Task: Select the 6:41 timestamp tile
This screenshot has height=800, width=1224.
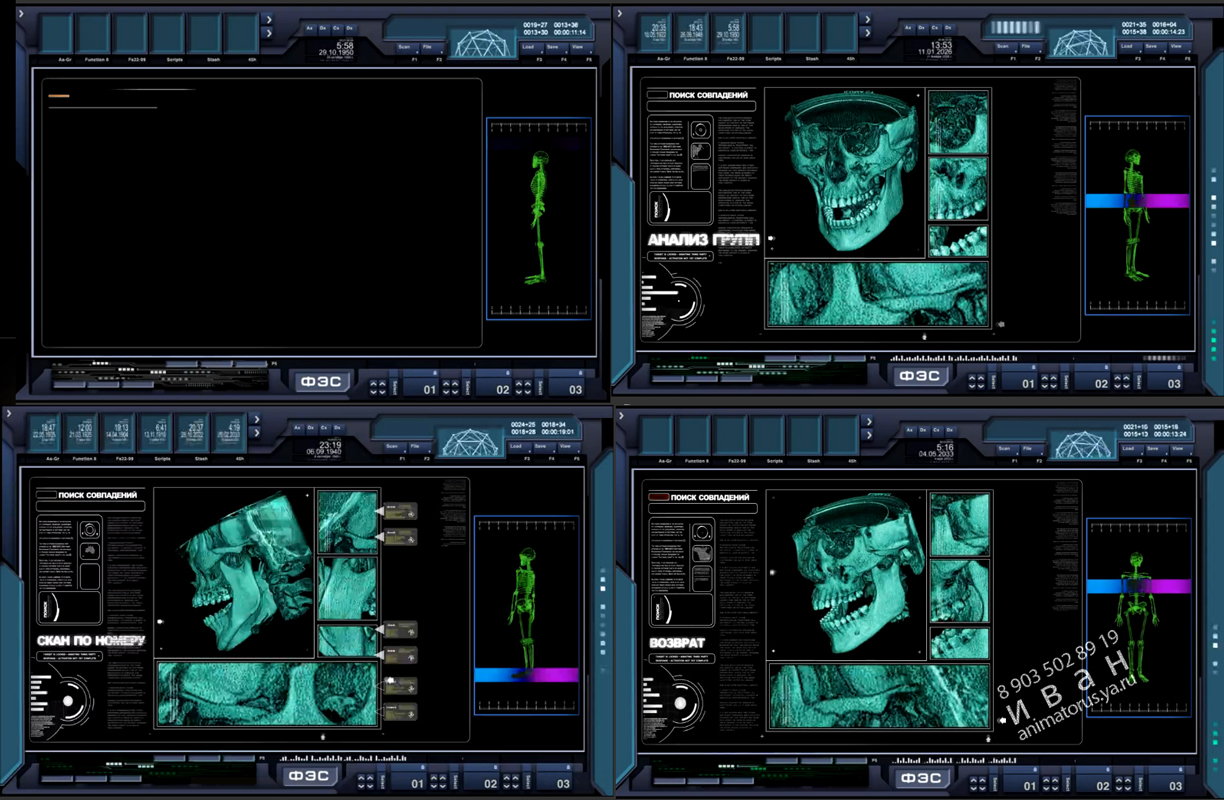Action: tap(158, 433)
